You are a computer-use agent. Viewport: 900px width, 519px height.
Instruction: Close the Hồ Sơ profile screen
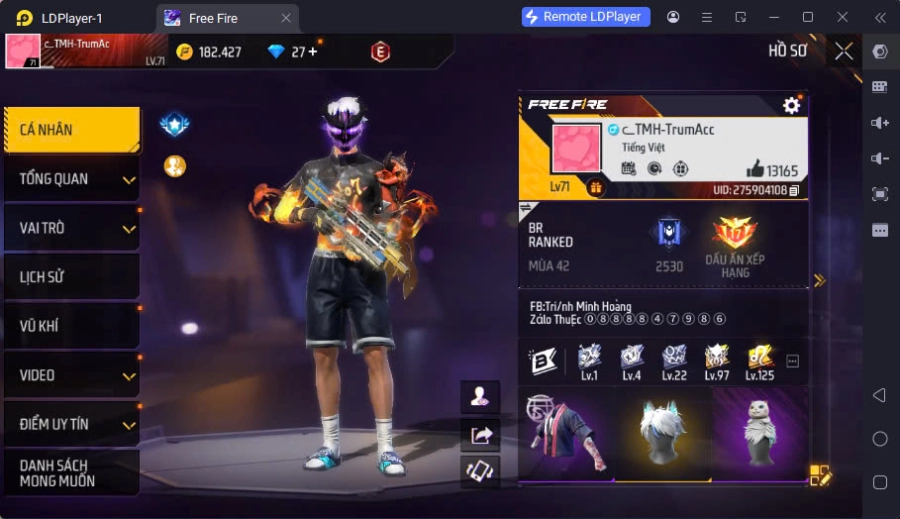coord(844,51)
